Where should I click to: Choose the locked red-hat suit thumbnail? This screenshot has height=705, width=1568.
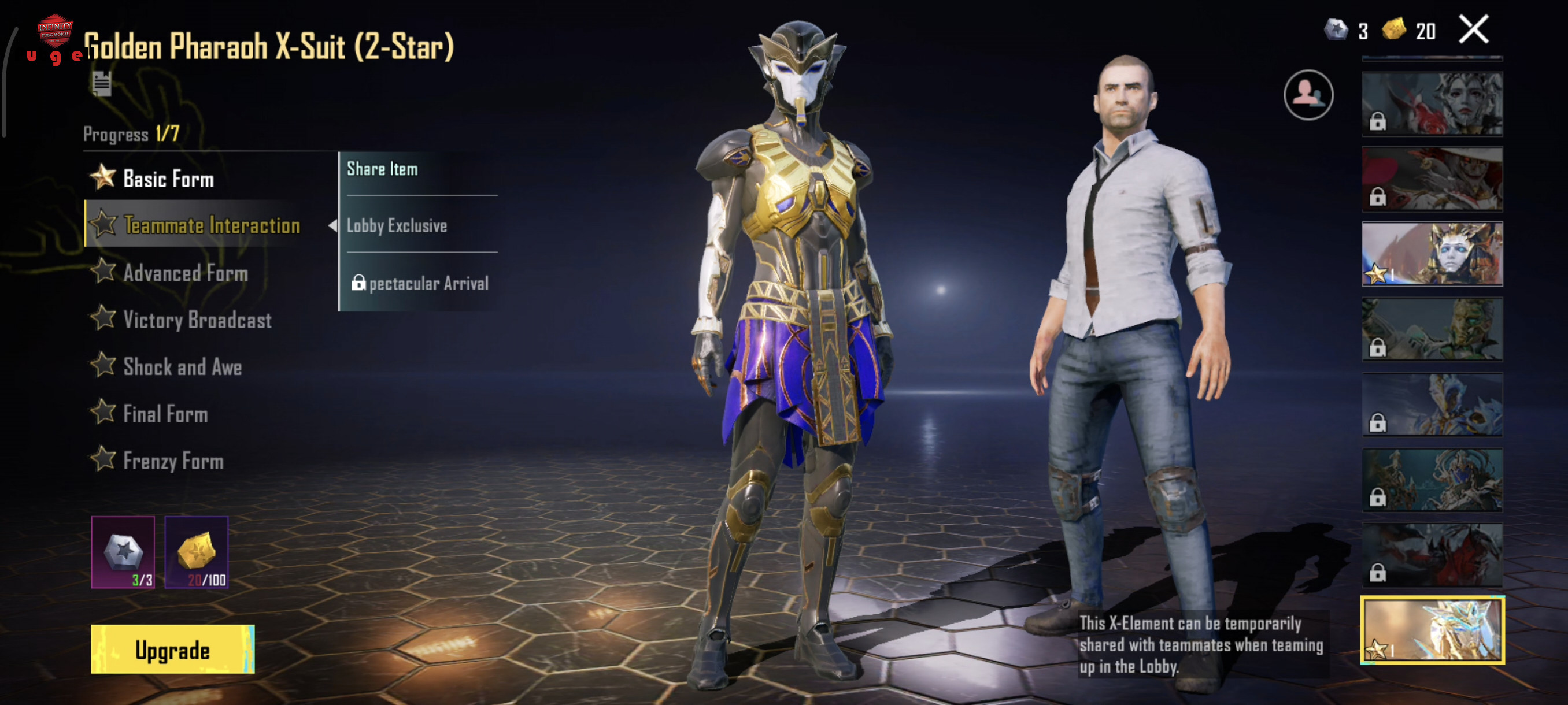[1432, 179]
